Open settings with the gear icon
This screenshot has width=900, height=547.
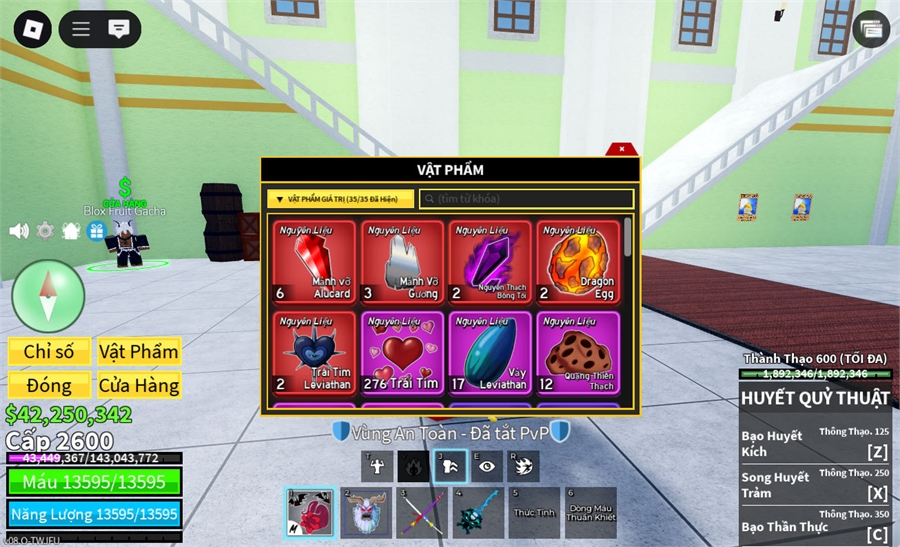click(x=45, y=231)
